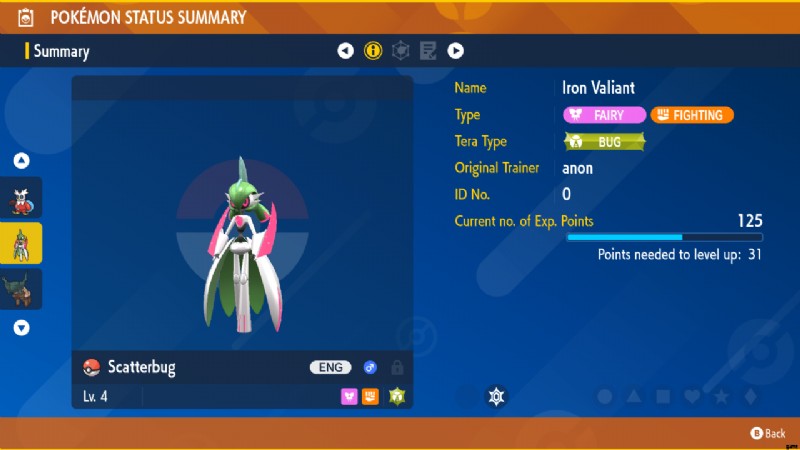Viewport: 800px width, 450px height.
Task: Select the red and white Pokémon thumbnail
Action: click(x=22, y=198)
